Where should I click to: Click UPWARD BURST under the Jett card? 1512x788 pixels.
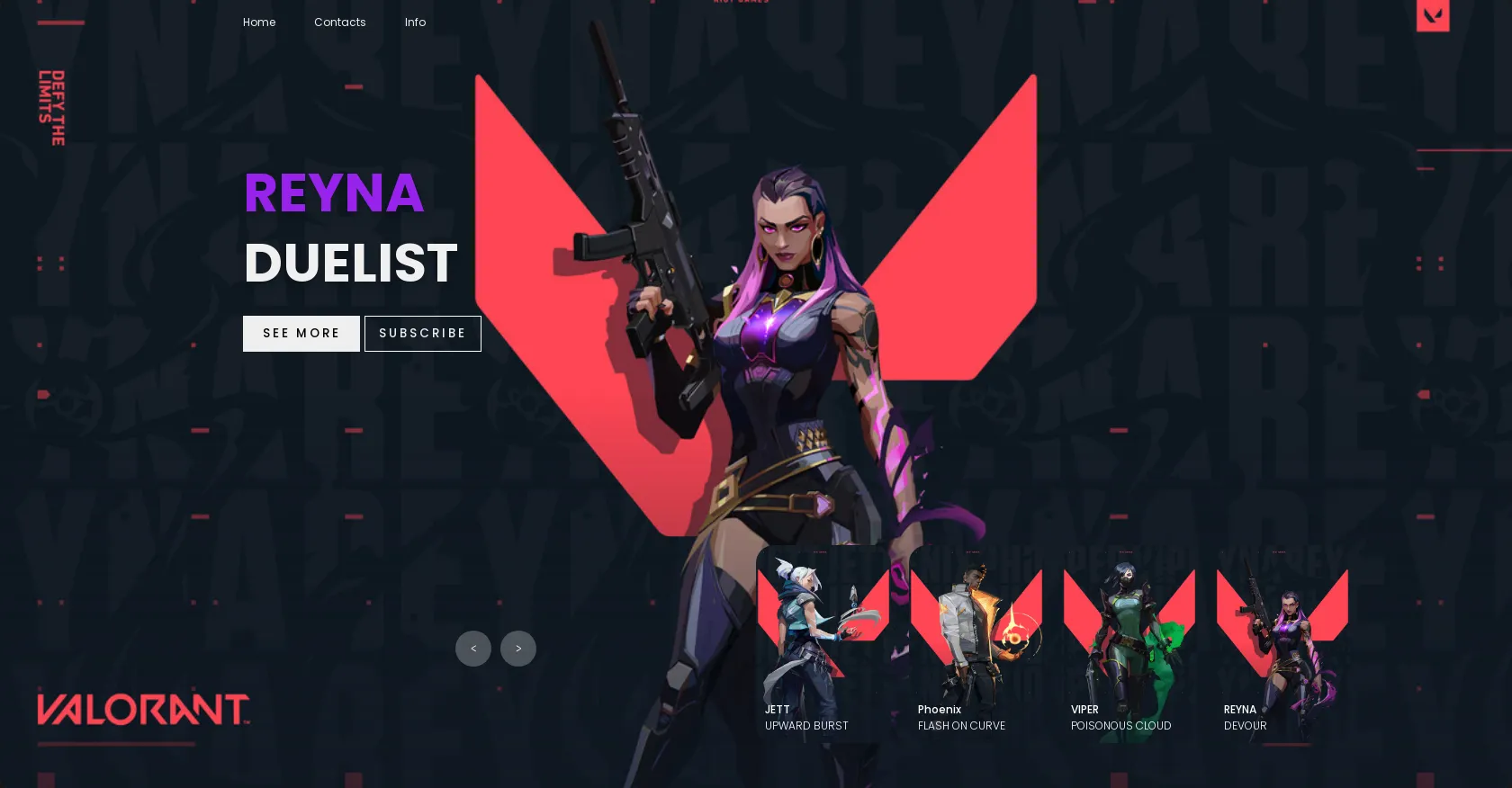click(x=806, y=726)
